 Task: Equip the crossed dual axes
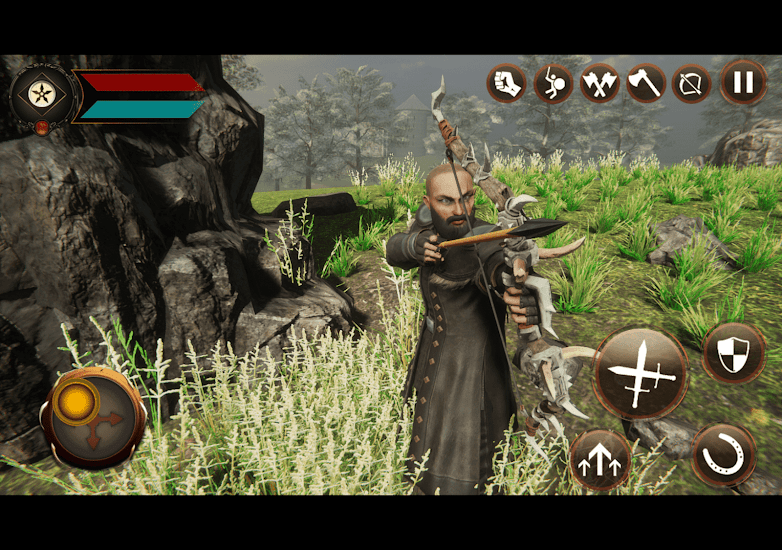coord(599,83)
